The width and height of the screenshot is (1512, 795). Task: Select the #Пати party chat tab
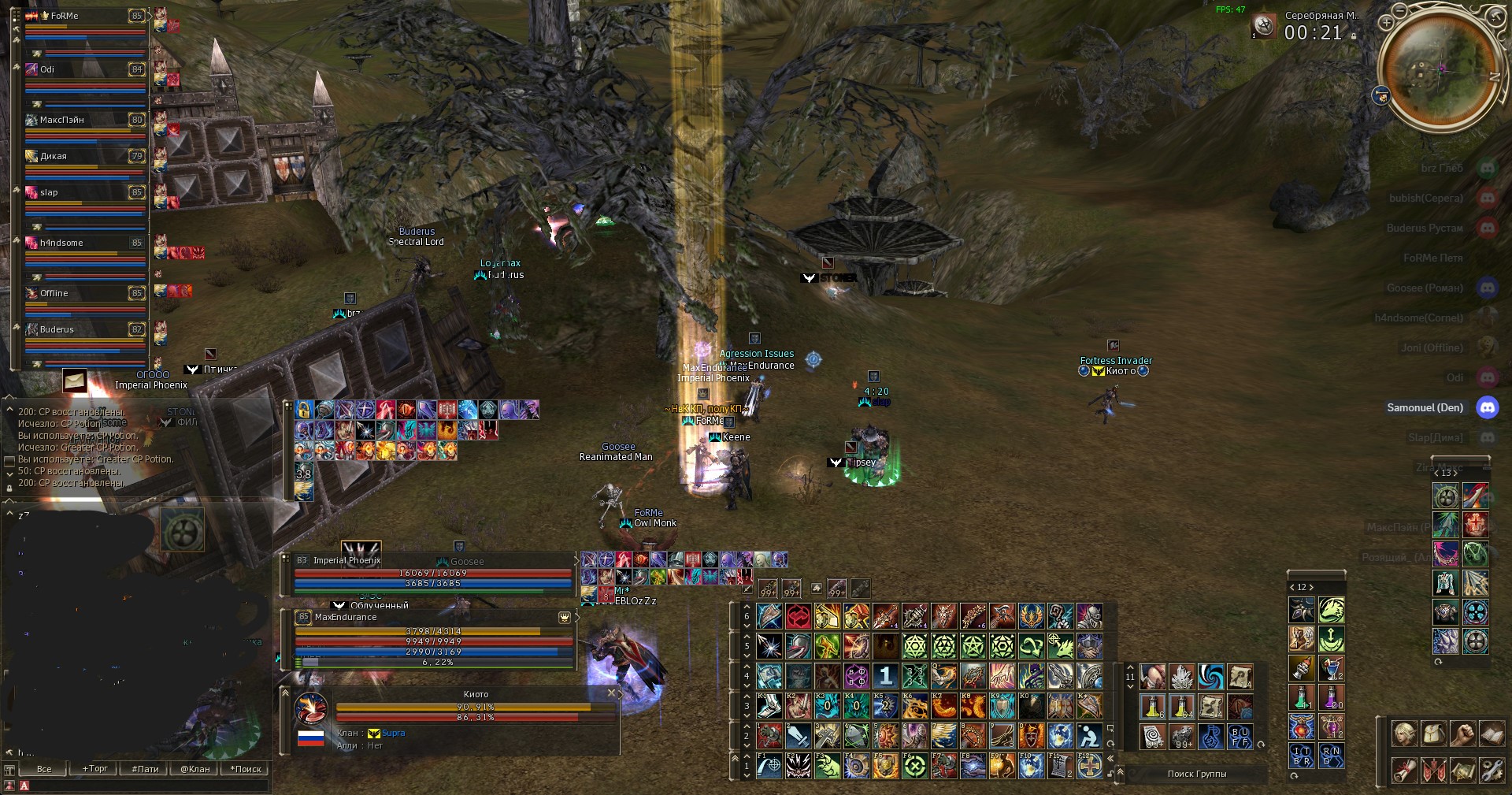(x=145, y=769)
